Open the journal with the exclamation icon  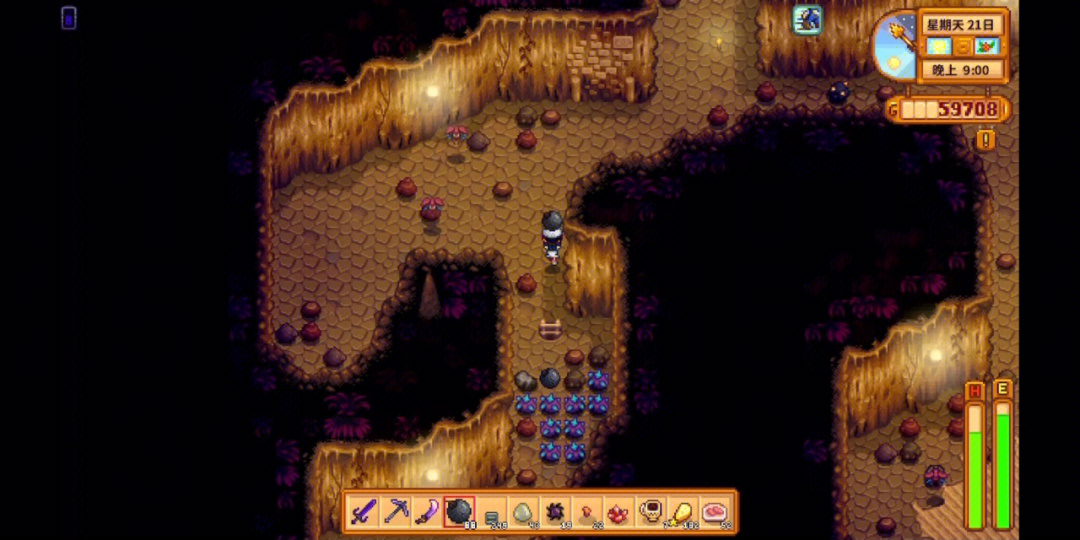pyautogui.click(x=986, y=140)
